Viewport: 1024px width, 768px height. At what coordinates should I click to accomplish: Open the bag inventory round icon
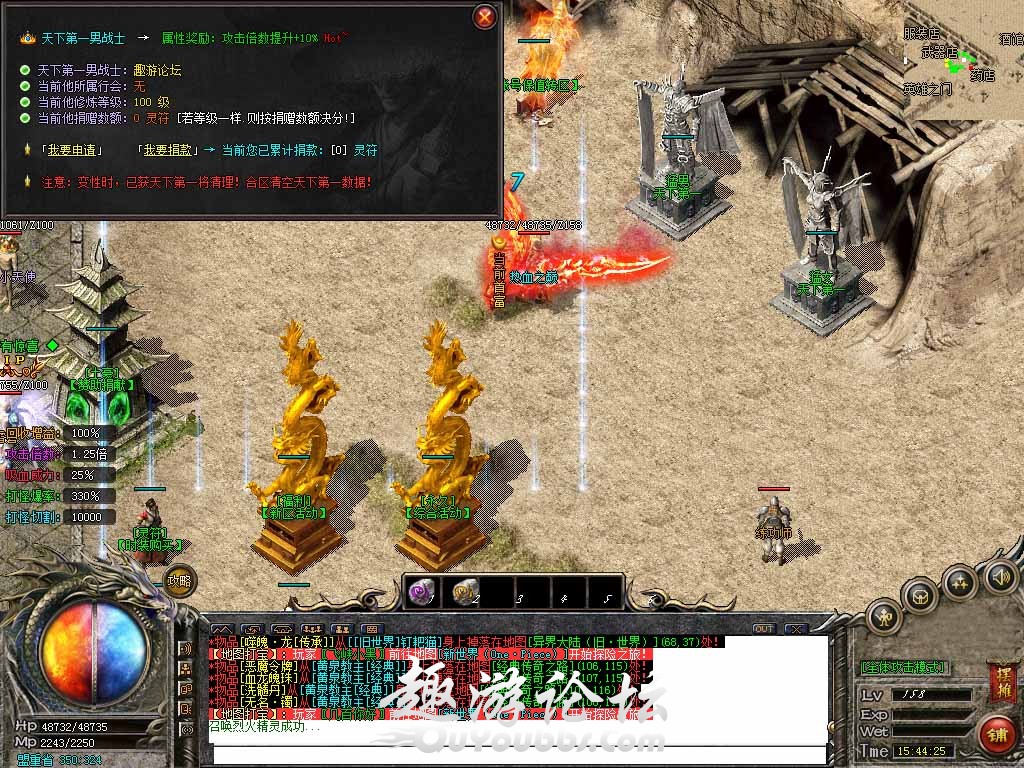pos(919,597)
